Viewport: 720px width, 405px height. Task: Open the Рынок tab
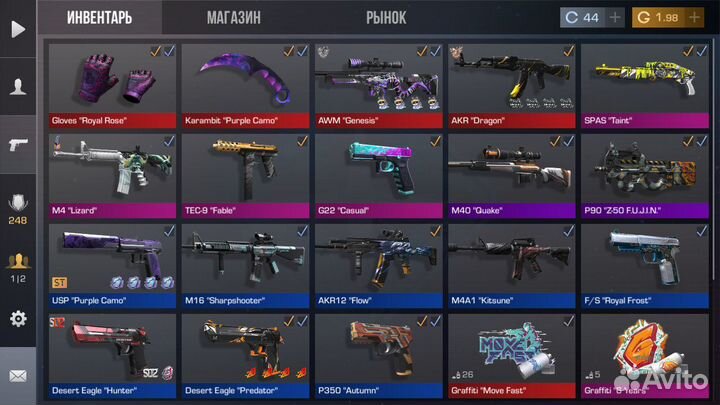[x=385, y=18]
